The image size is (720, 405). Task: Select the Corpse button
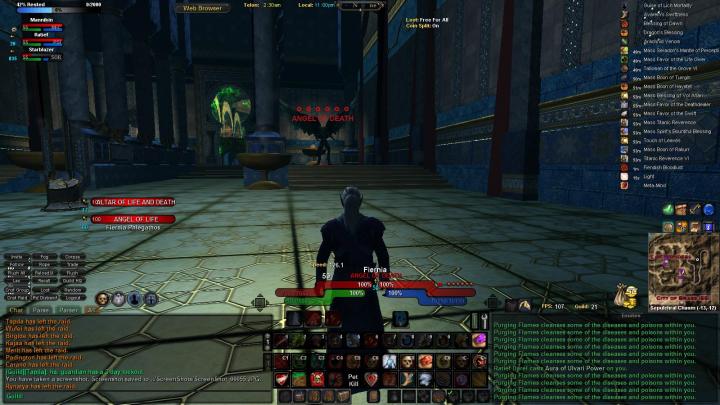tap(73, 257)
